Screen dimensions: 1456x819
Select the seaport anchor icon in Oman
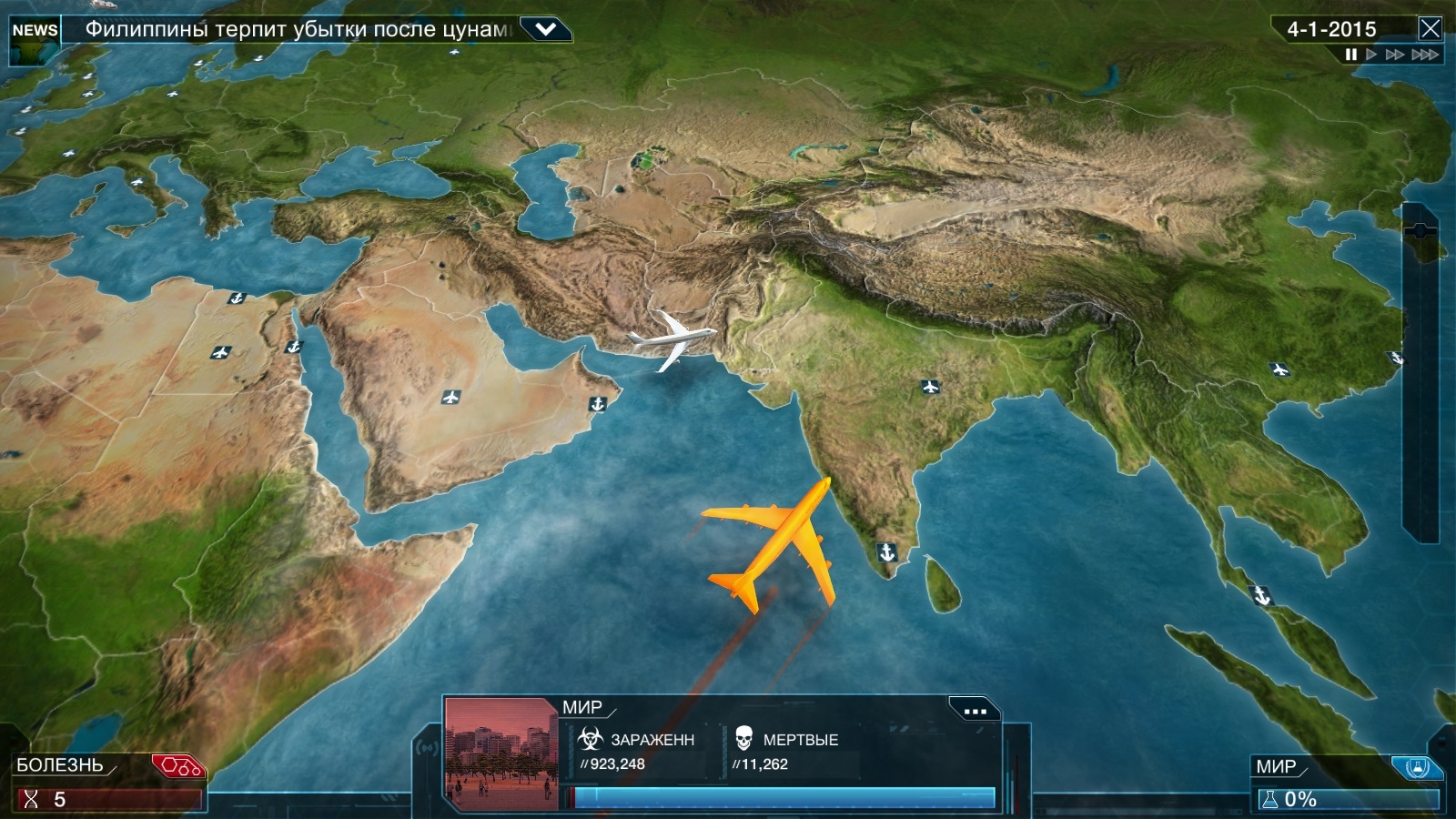point(598,403)
